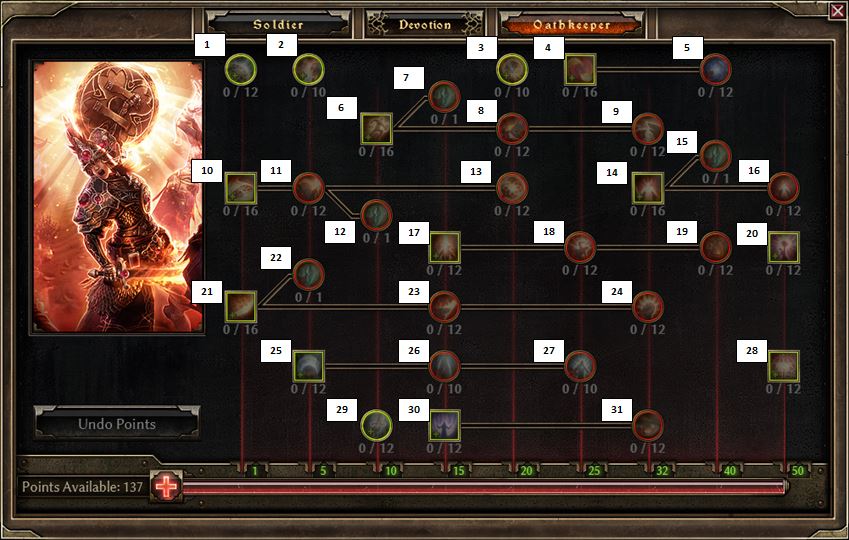Choose the square skill icon numbered 28

pyautogui.click(x=783, y=366)
